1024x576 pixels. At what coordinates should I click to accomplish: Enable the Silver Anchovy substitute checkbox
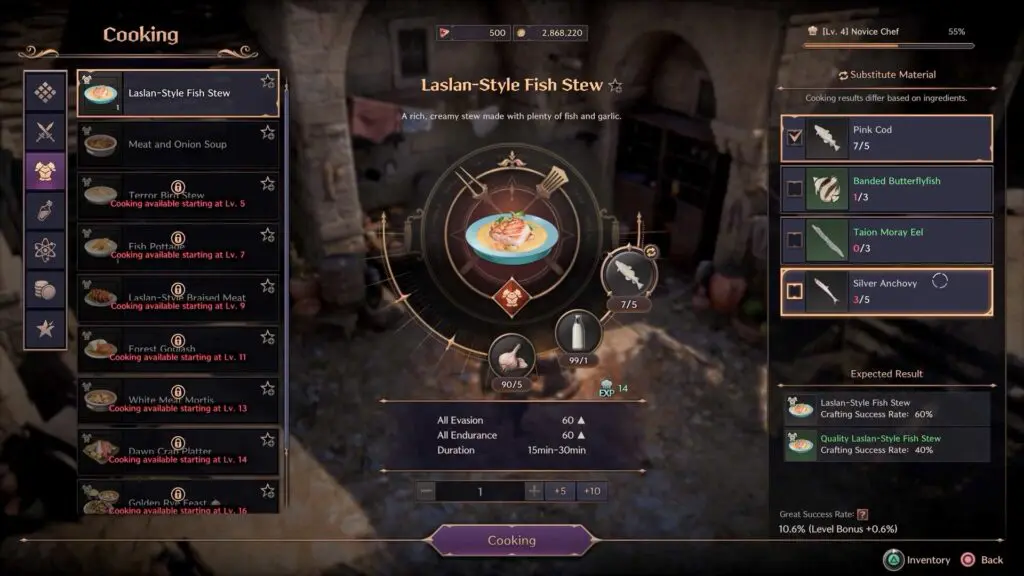click(x=795, y=291)
